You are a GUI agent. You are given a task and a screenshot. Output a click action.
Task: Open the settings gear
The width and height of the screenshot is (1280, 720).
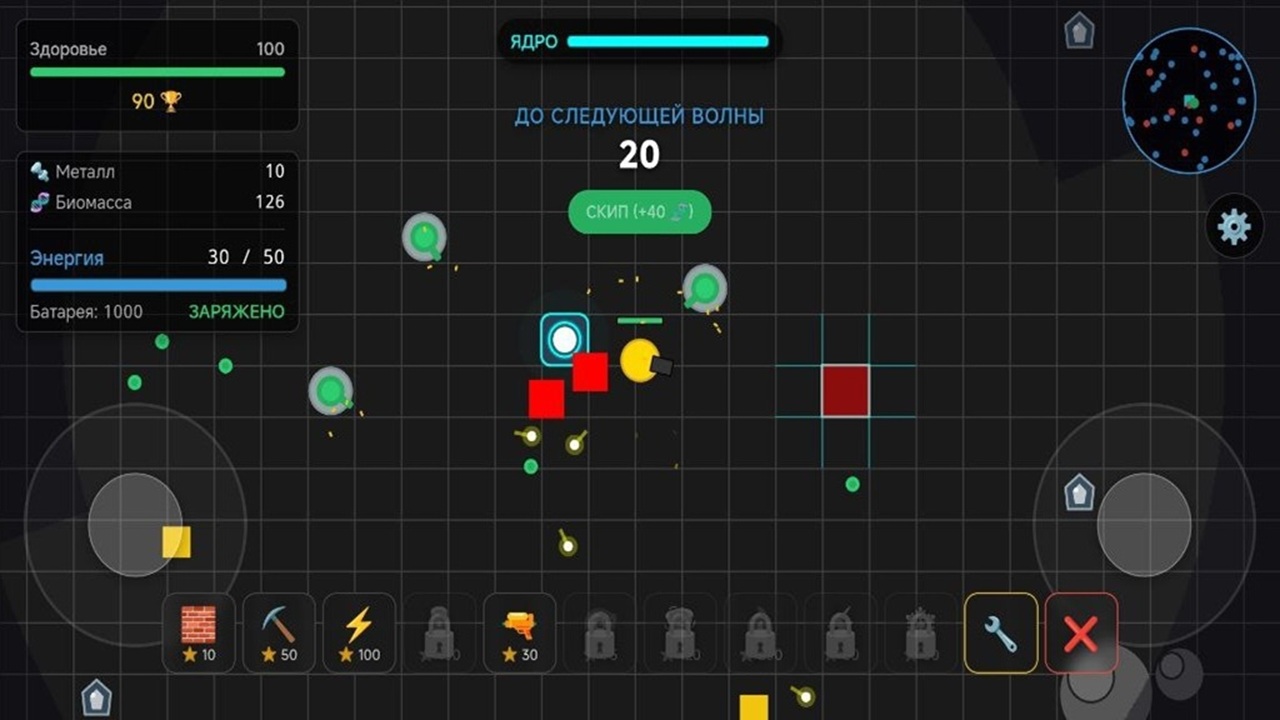[x=1236, y=228]
